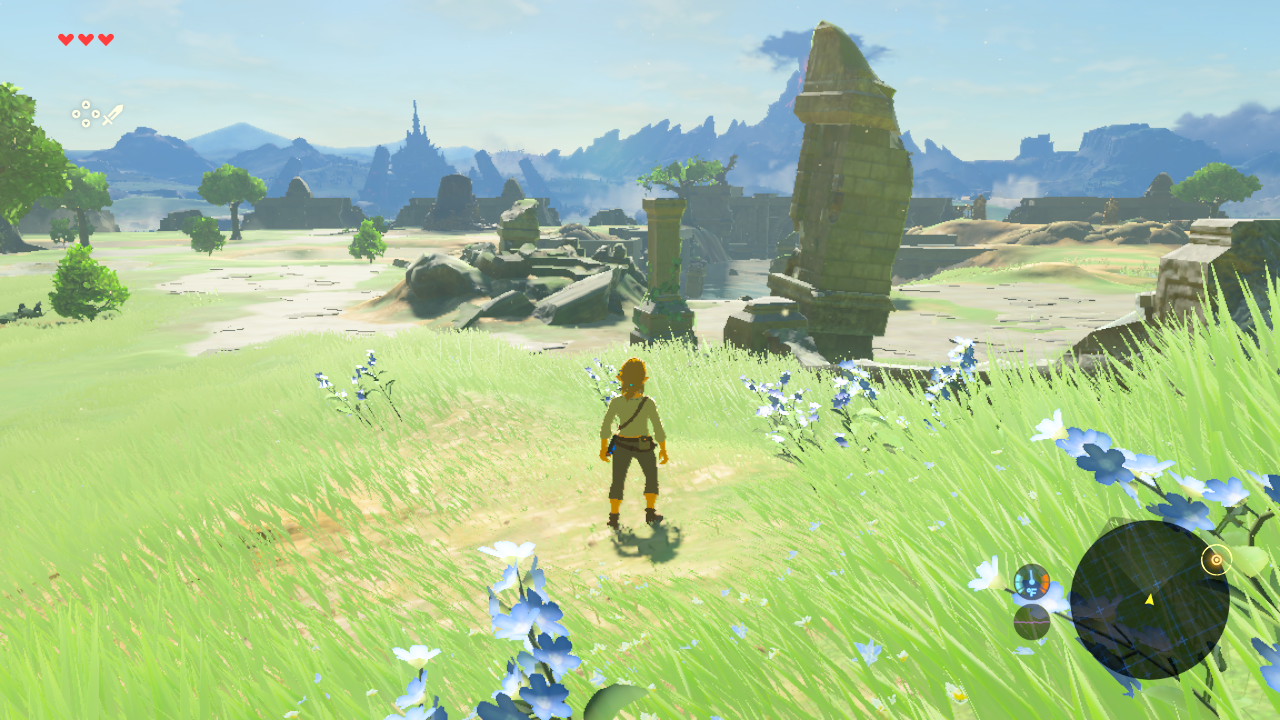Click the noise level meter below the thermometer

1031,621
